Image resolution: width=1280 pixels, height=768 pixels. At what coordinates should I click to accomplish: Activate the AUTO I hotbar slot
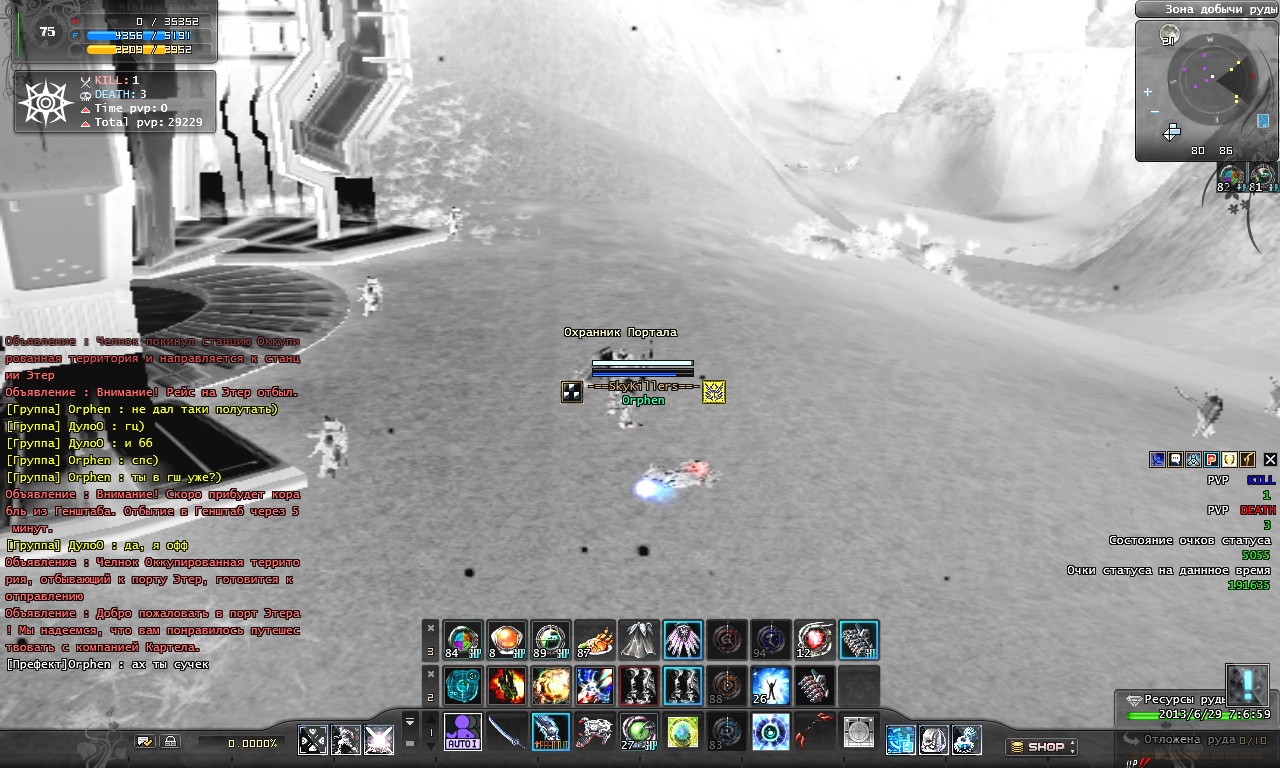point(462,732)
